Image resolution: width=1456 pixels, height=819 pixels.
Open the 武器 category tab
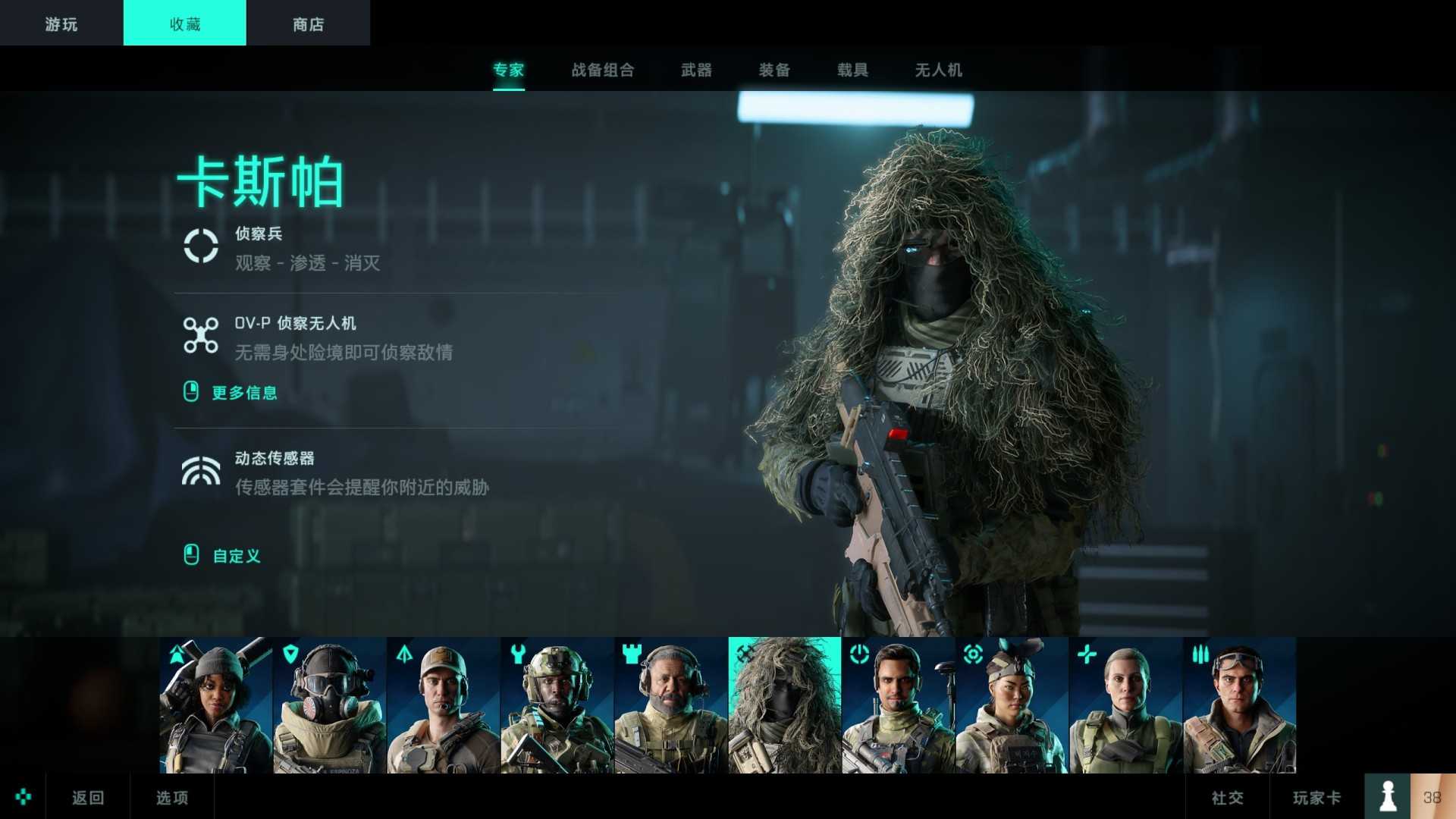[x=697, y=70]
